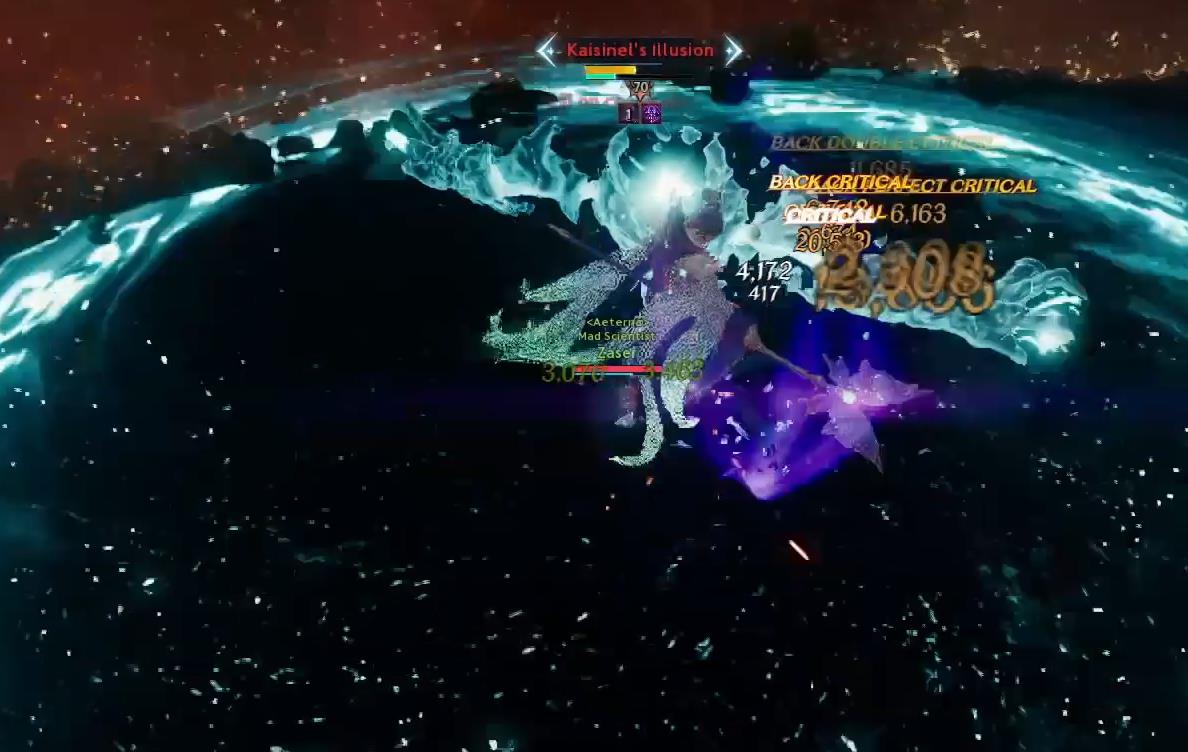Click the status icon showing number 1
This screenshot has height=752, width=1188.
[x=629, y=114]
